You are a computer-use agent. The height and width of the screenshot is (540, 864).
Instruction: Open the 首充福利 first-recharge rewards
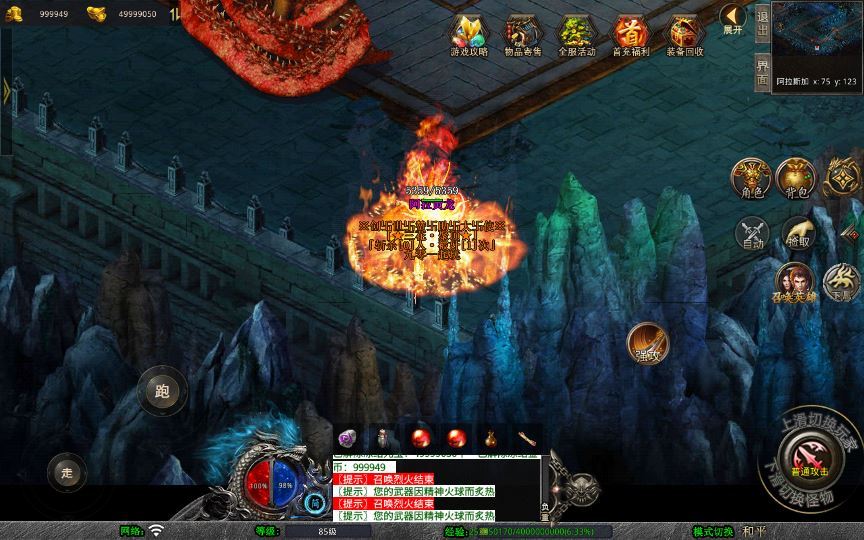631,35
